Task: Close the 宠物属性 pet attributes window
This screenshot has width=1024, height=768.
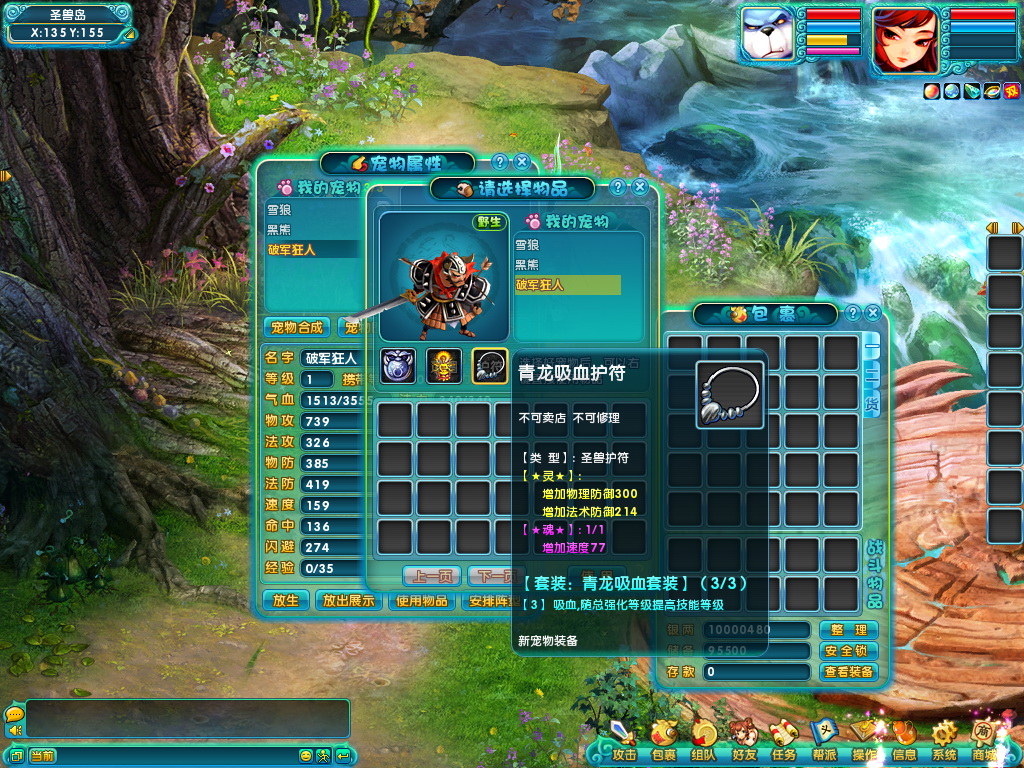Action: (522, 162)
